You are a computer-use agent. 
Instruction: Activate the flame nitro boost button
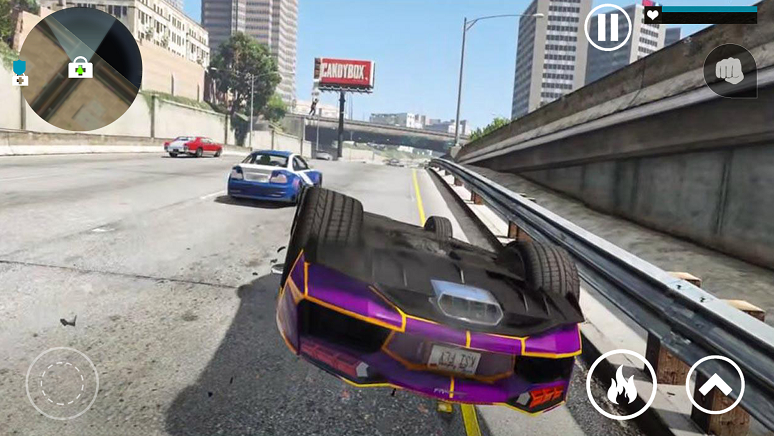coord(621,385)
